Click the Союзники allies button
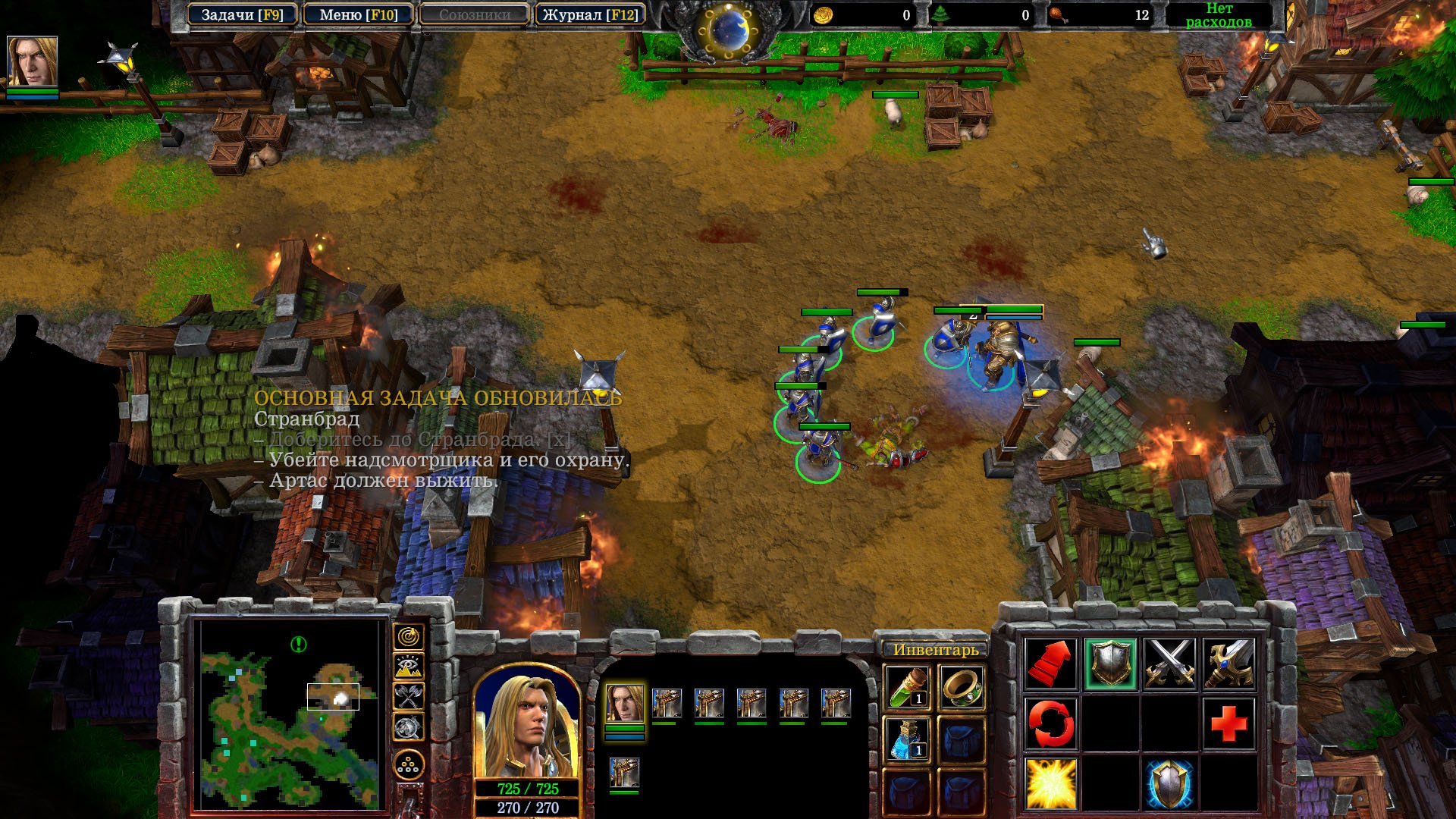This screenshot has height=819, width=1456. [x=474, y=15]
